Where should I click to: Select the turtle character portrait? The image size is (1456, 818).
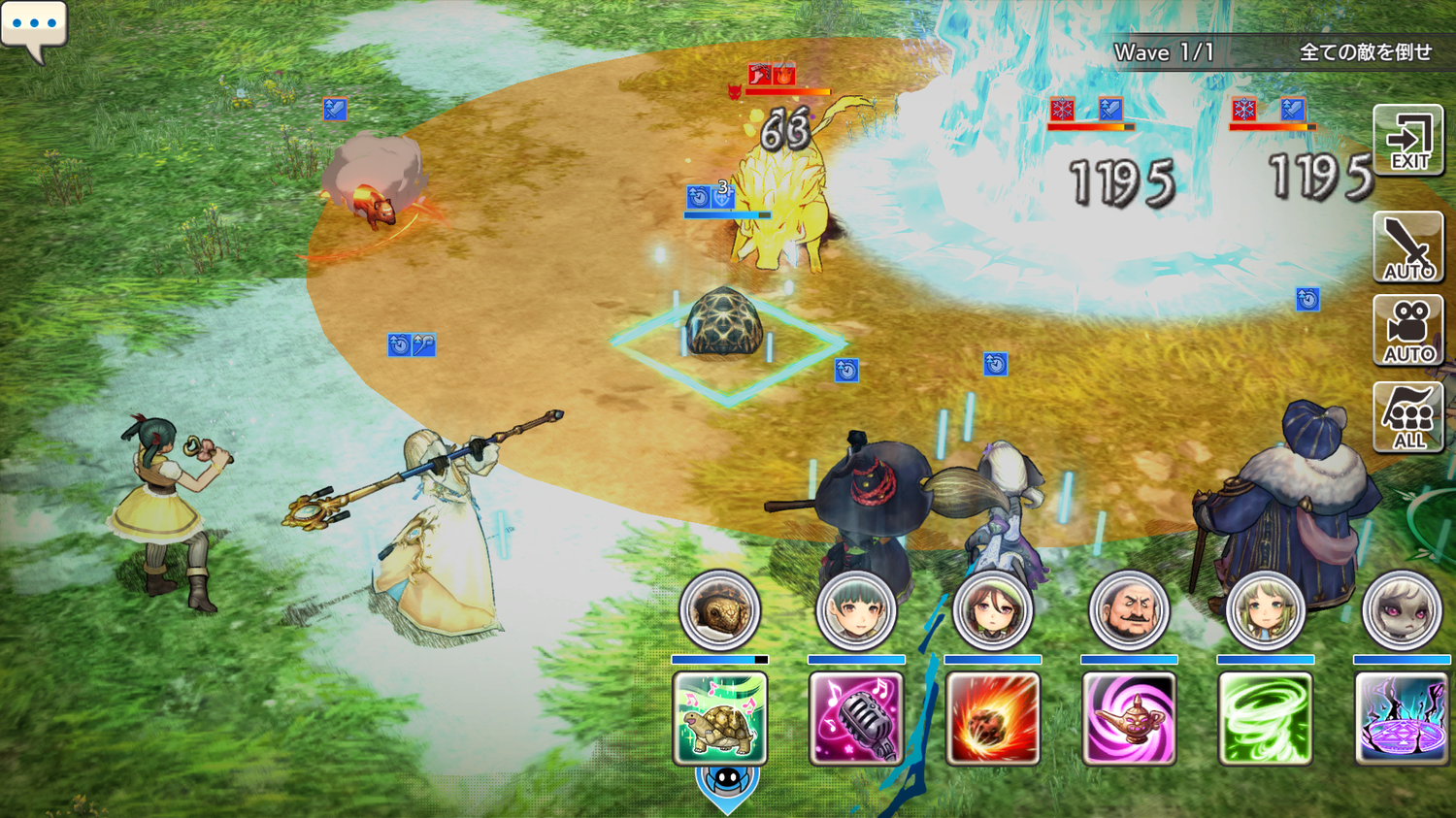[x=719, y=610]
